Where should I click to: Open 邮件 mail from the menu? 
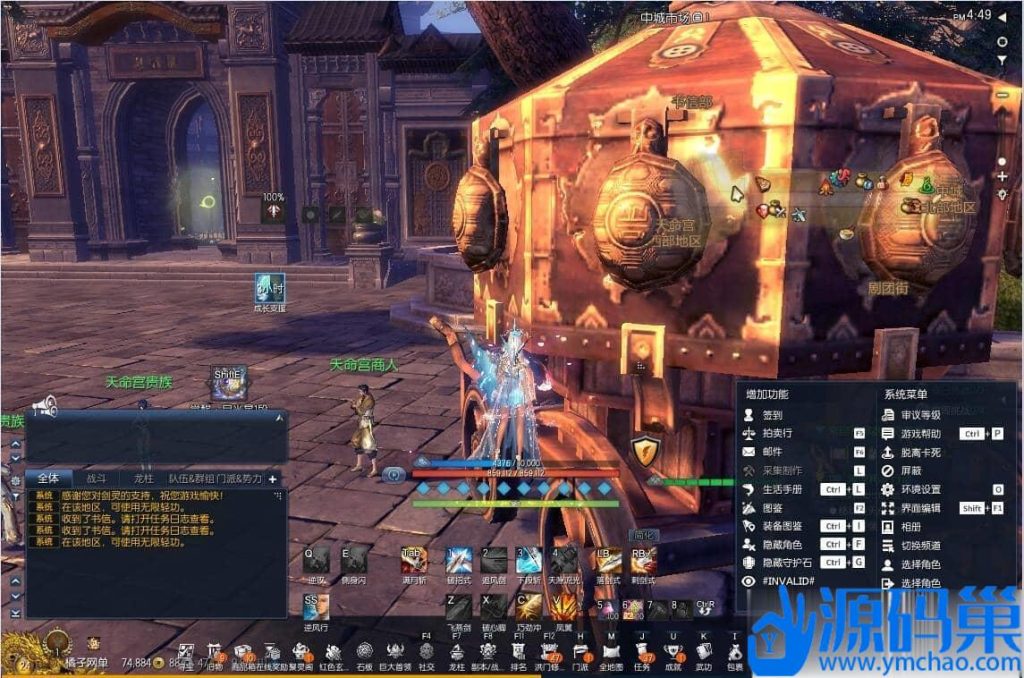point(772,452)
